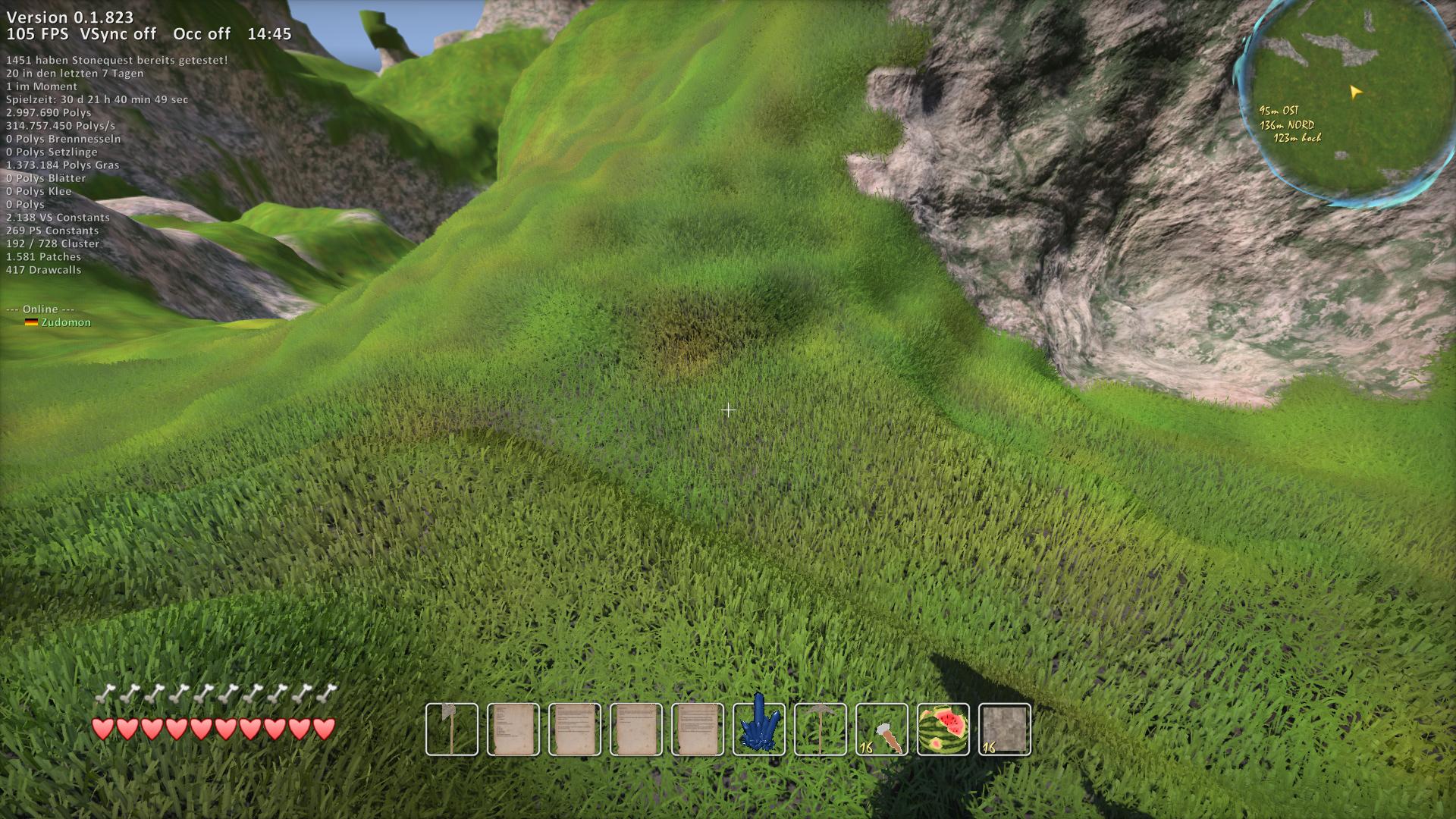
Task: Pick the watermelon hotbar slot
Action: point(943,730)
